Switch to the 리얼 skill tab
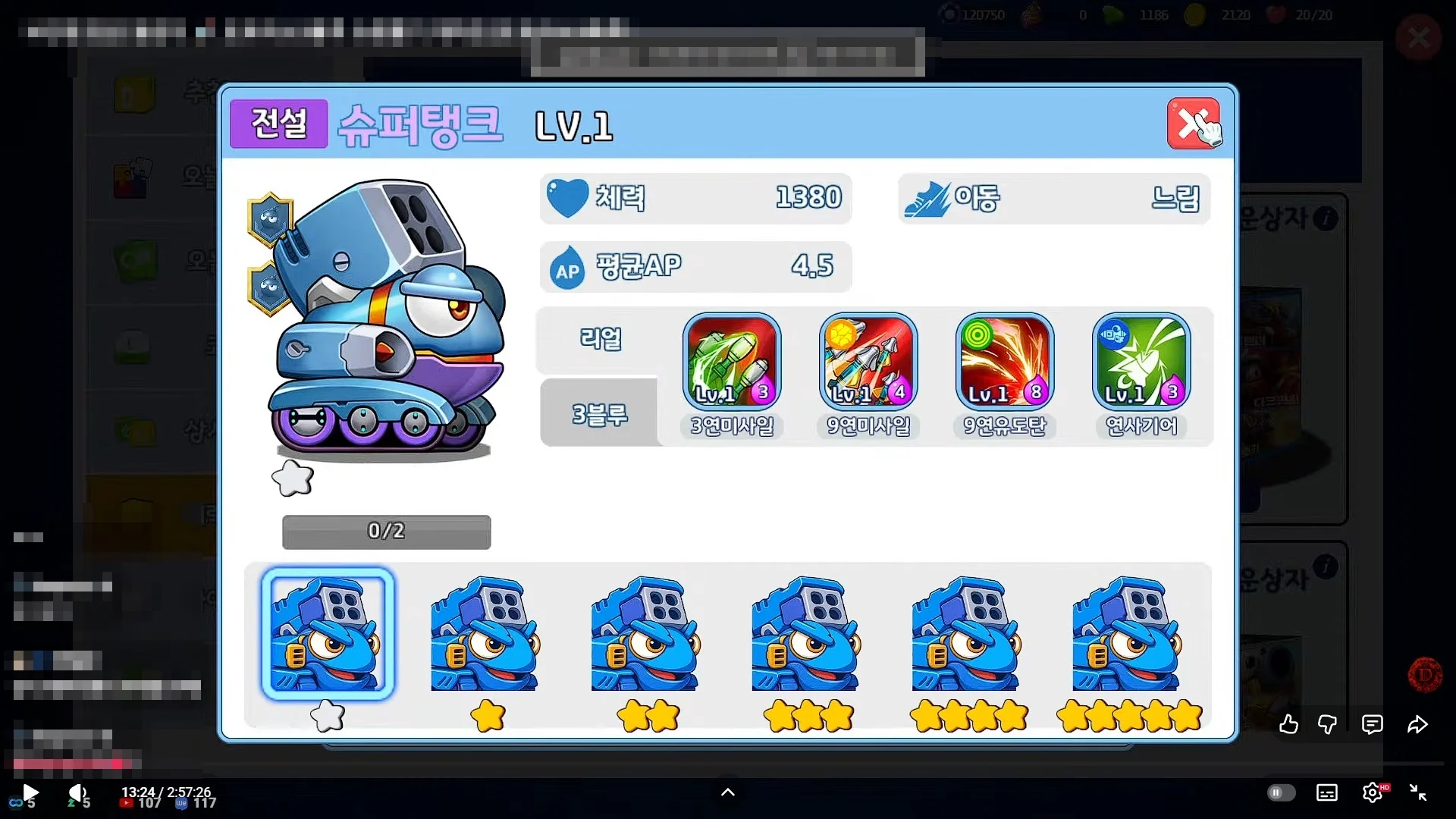 pos(599,339)
